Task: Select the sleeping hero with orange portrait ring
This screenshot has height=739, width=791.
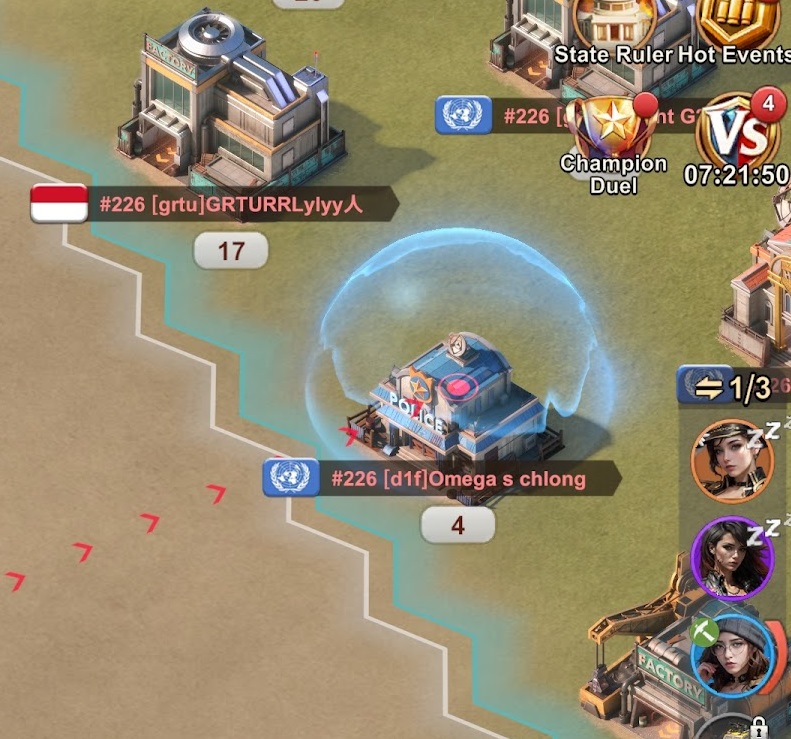Action: pyautogui.click(x=733, y=459)
